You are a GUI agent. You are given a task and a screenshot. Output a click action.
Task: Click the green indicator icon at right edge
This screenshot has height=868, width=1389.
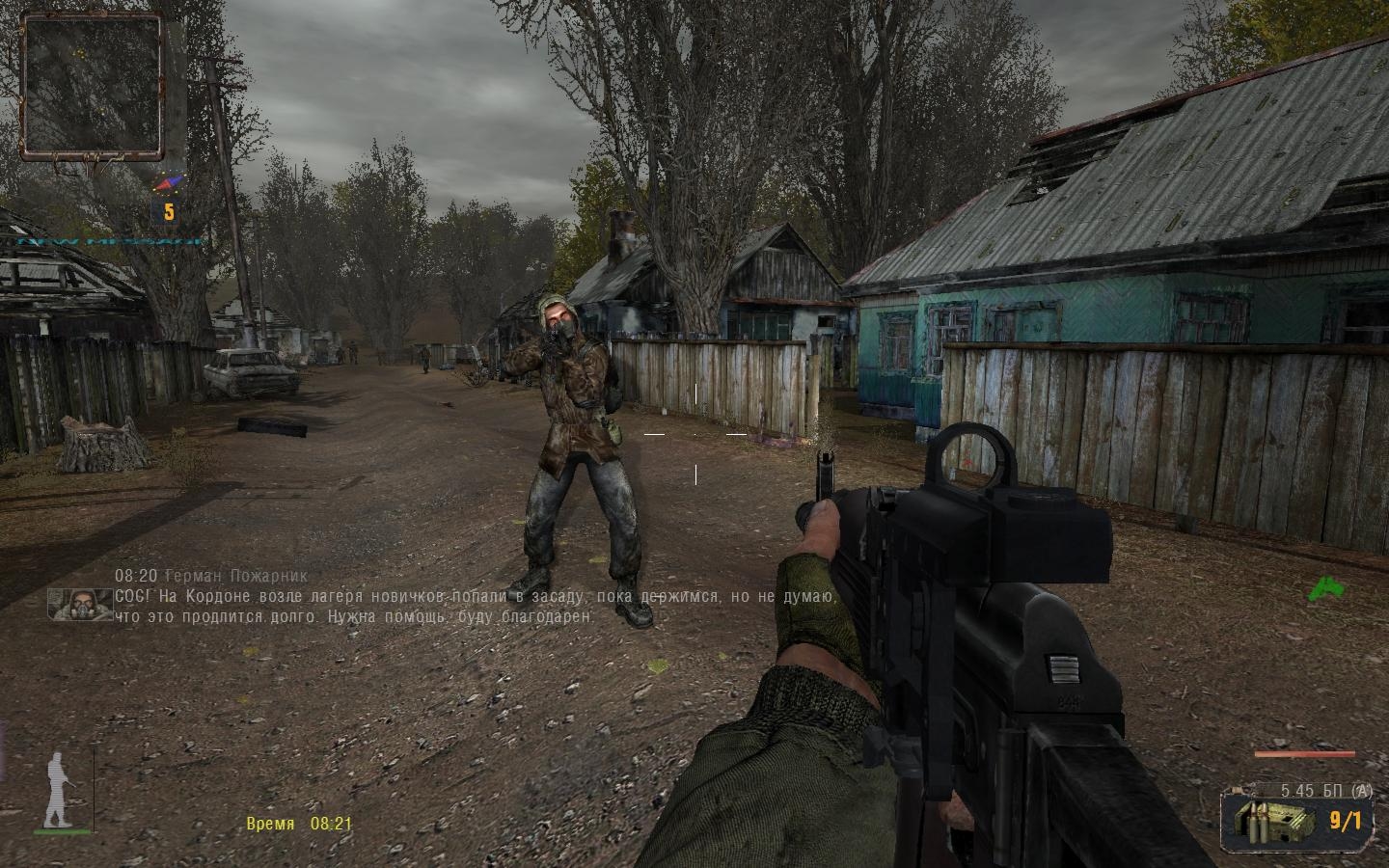coord(1324,588)
